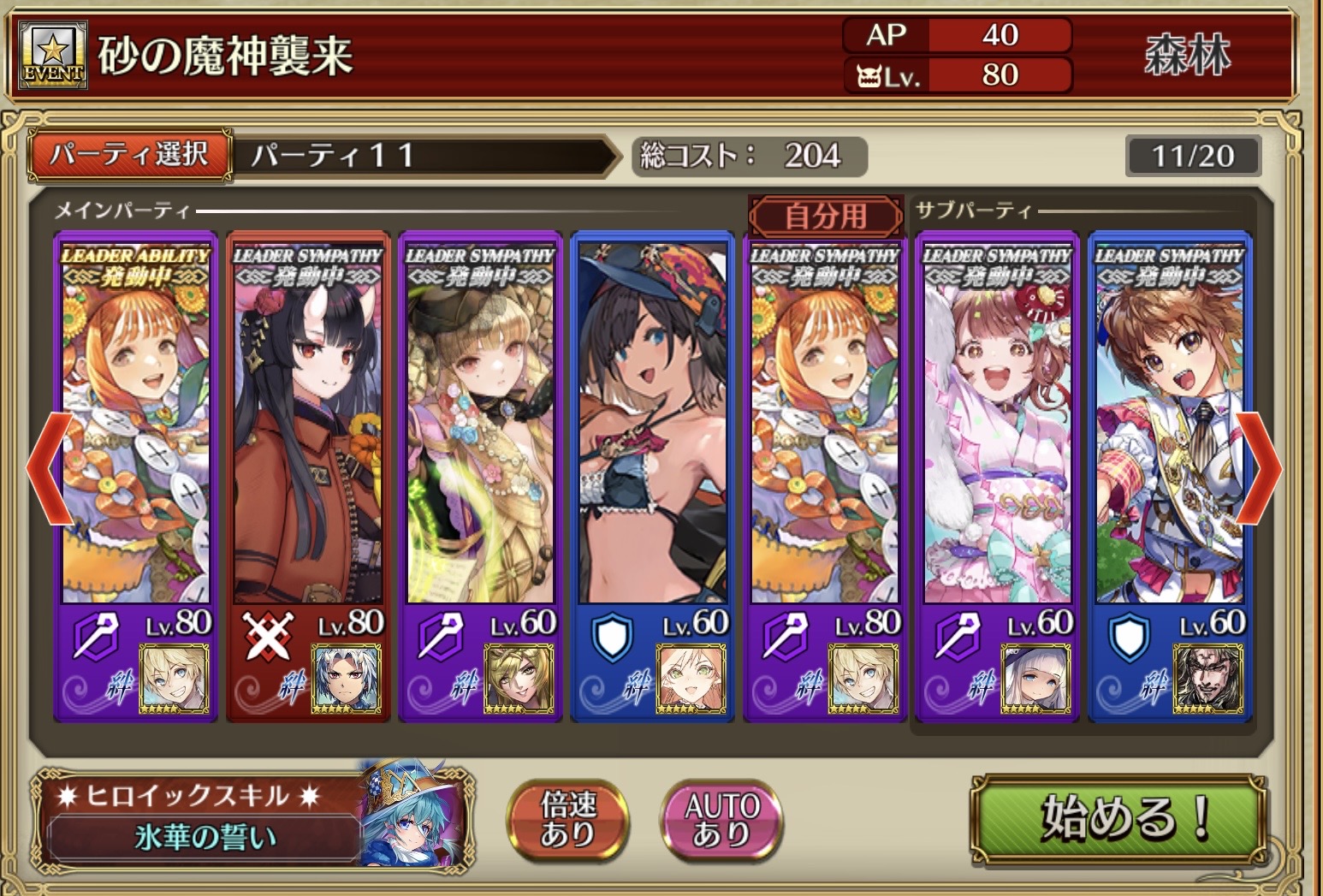Start the battle with 始める！ button
This screenshot has width=1323, height=896.
tap(1117, 818)
